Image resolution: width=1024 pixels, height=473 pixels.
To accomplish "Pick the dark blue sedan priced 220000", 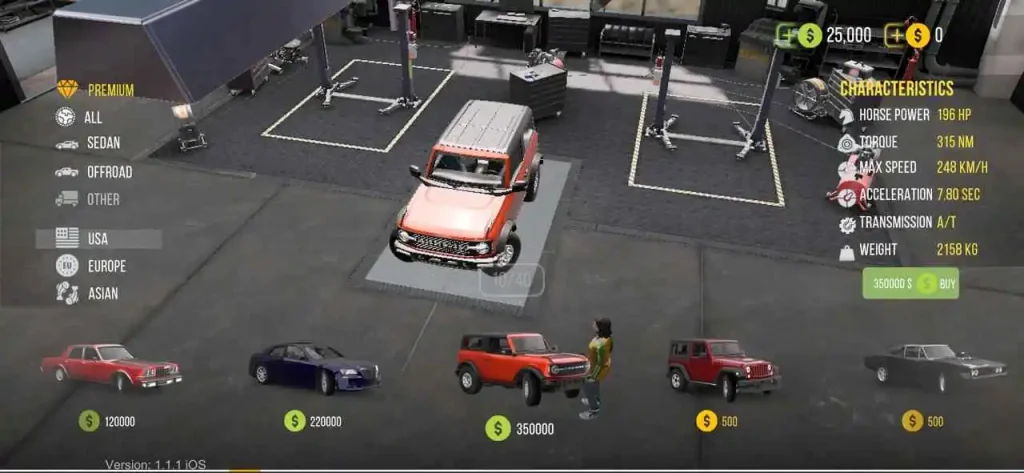I will [x=314, y=367].
